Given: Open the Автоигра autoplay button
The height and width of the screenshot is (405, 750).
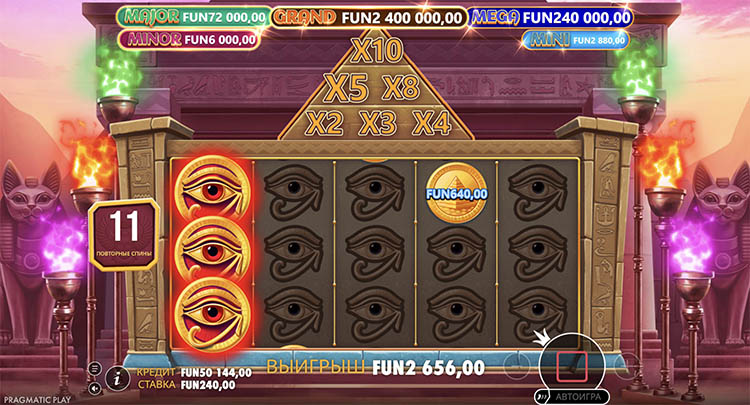Looking at the screenshot, I should pyautogui.click(x=572, y=395).
